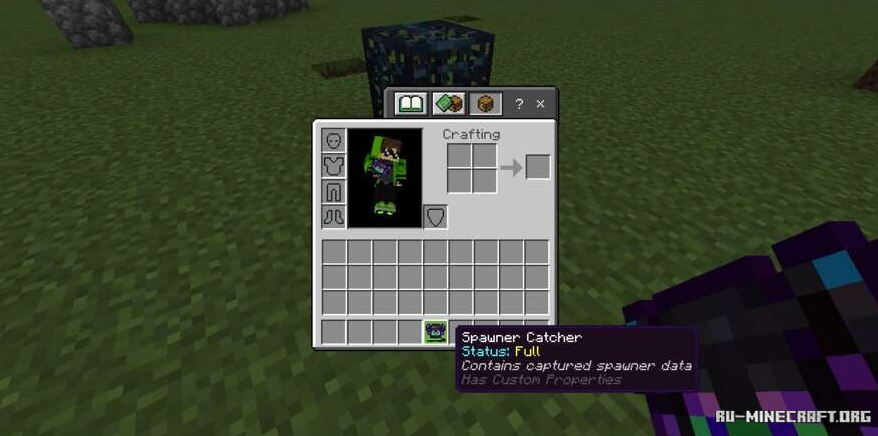The height and width of the screenshot is (436, 878).
Task: Switch to the grass block and chest tab
Action: point(450,103)
